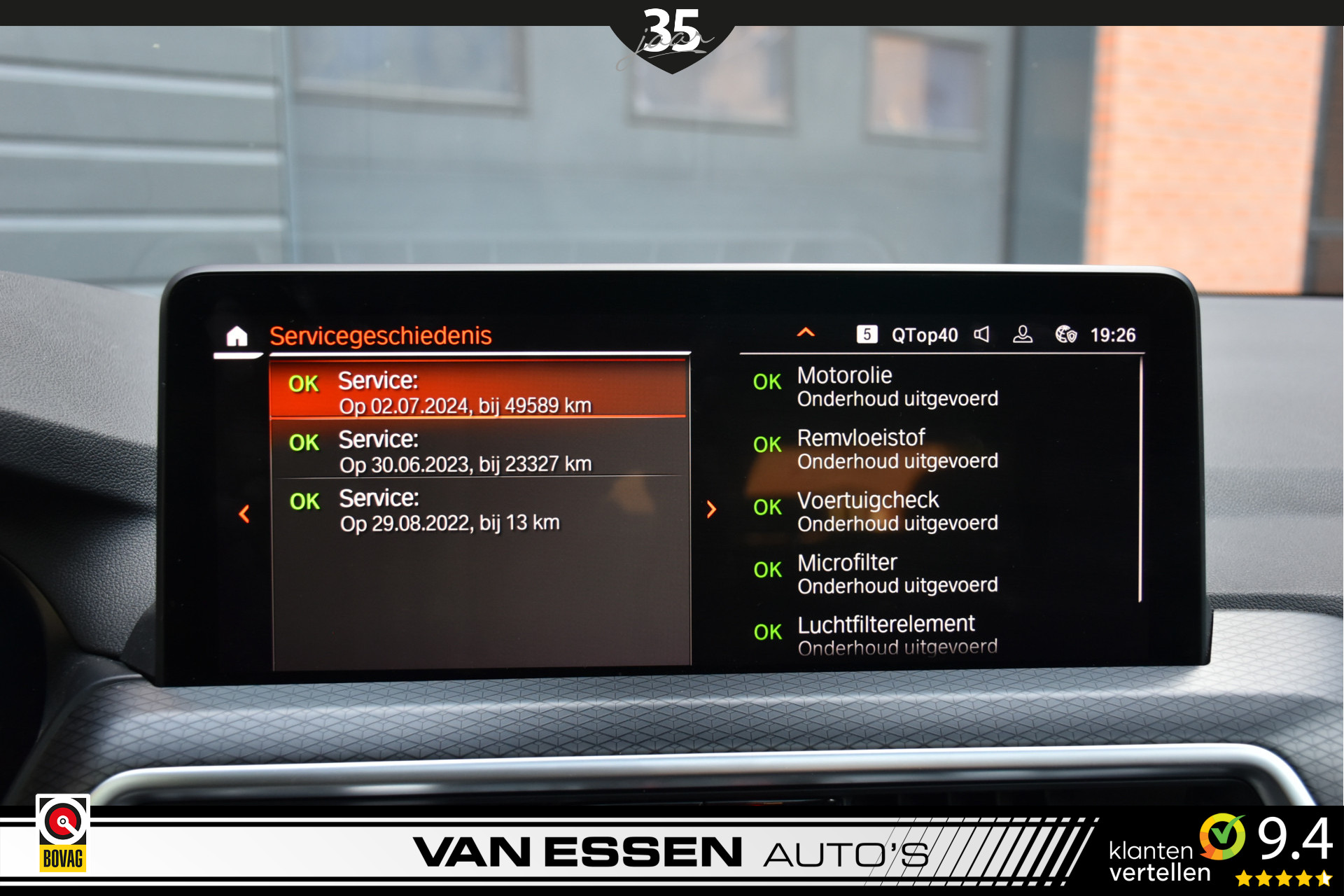Select the service entry dated 02.07.2024
This screenshot has height=896, width=1344.
tap(477, 392)
